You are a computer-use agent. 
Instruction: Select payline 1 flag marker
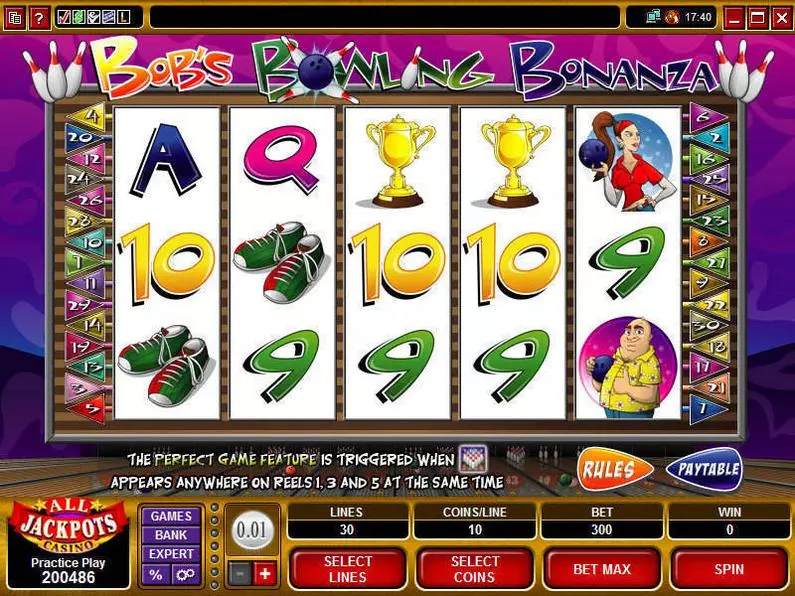[705, 407]
